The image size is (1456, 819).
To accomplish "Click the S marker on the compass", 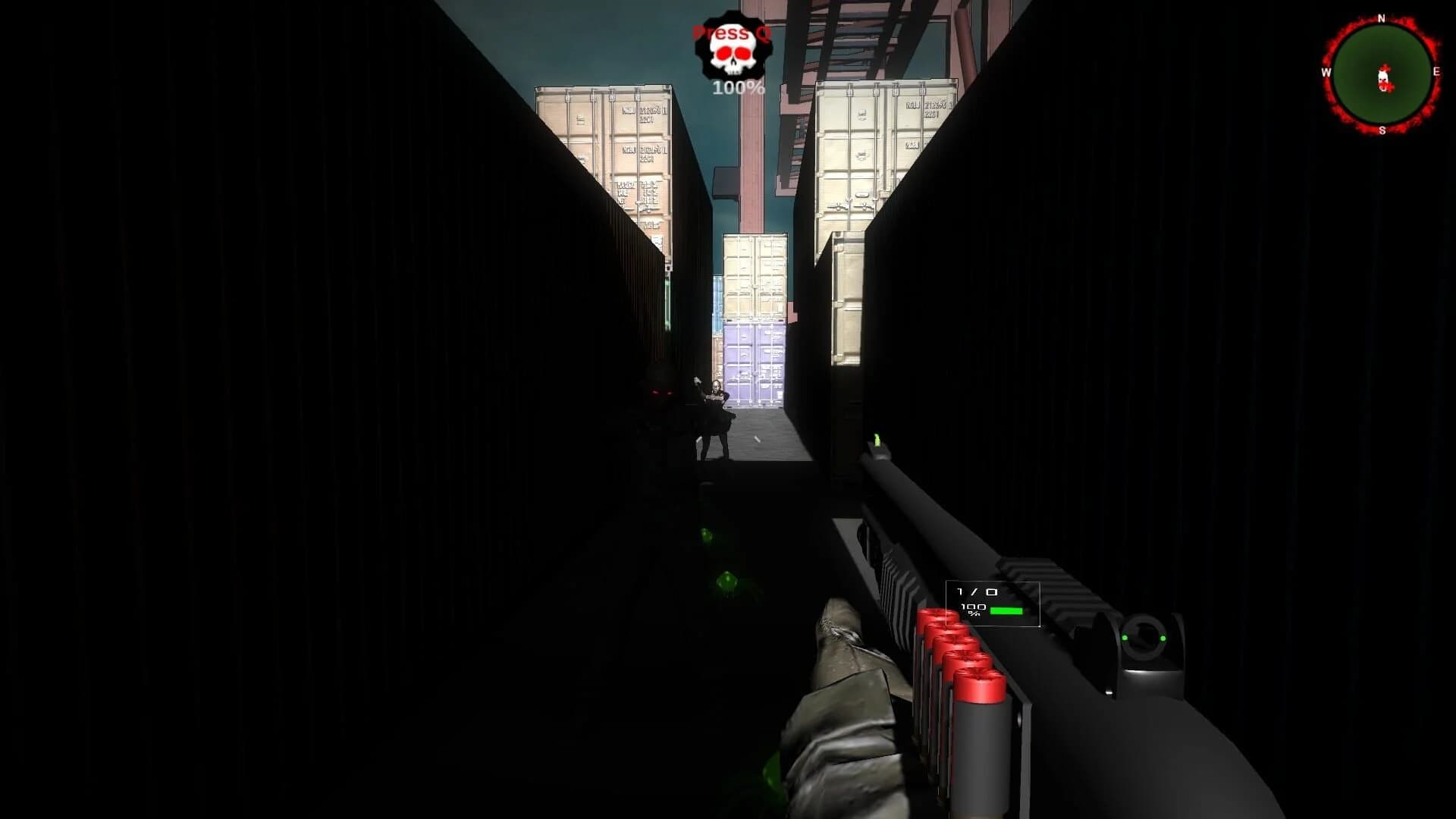I will tap(1383, 130).
